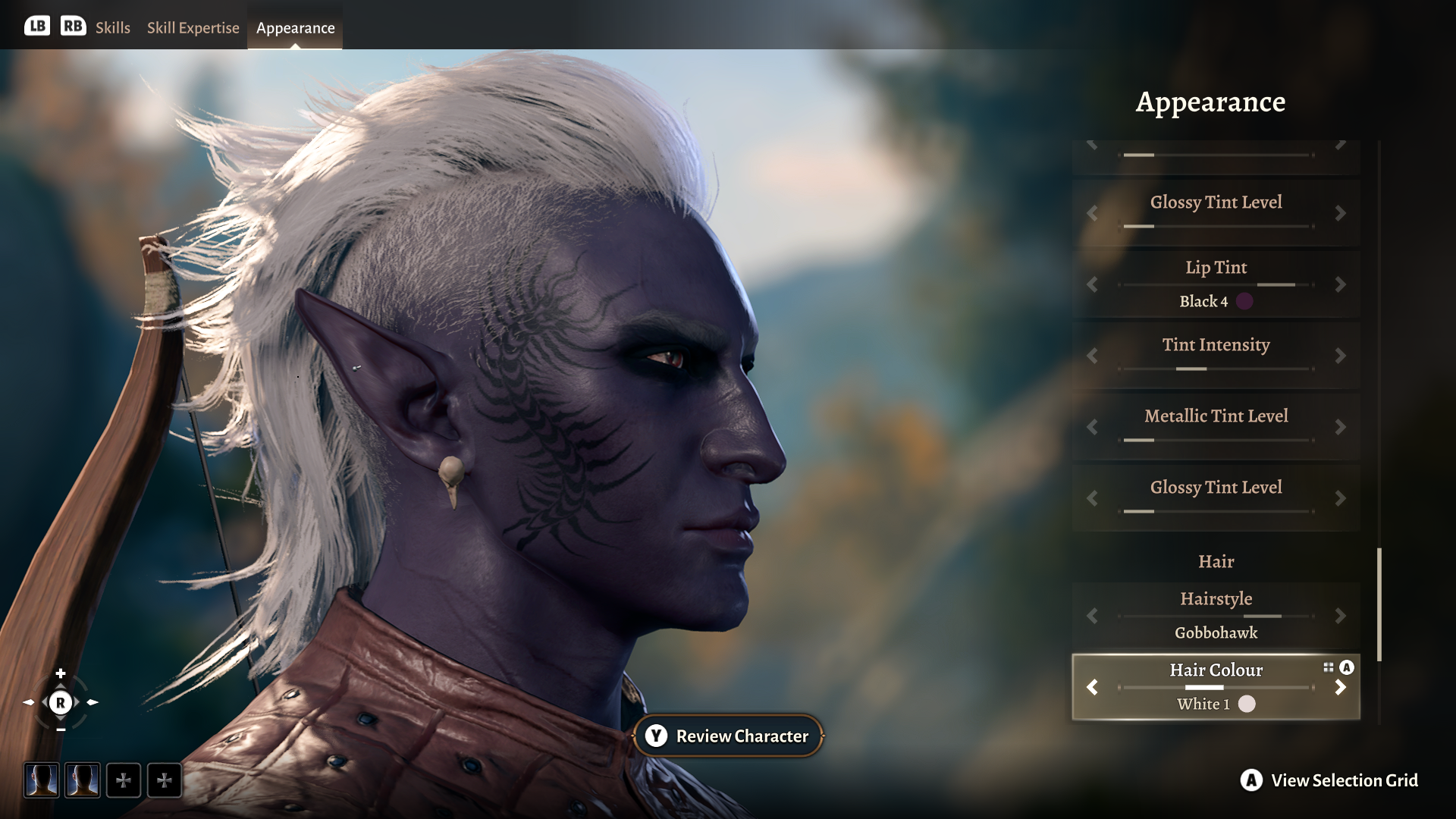Image resolution: width=1456 pixels, height=819 pixels.
Task: Select the previous Hairstyle before Gobbohawk
Action: 1092,616
